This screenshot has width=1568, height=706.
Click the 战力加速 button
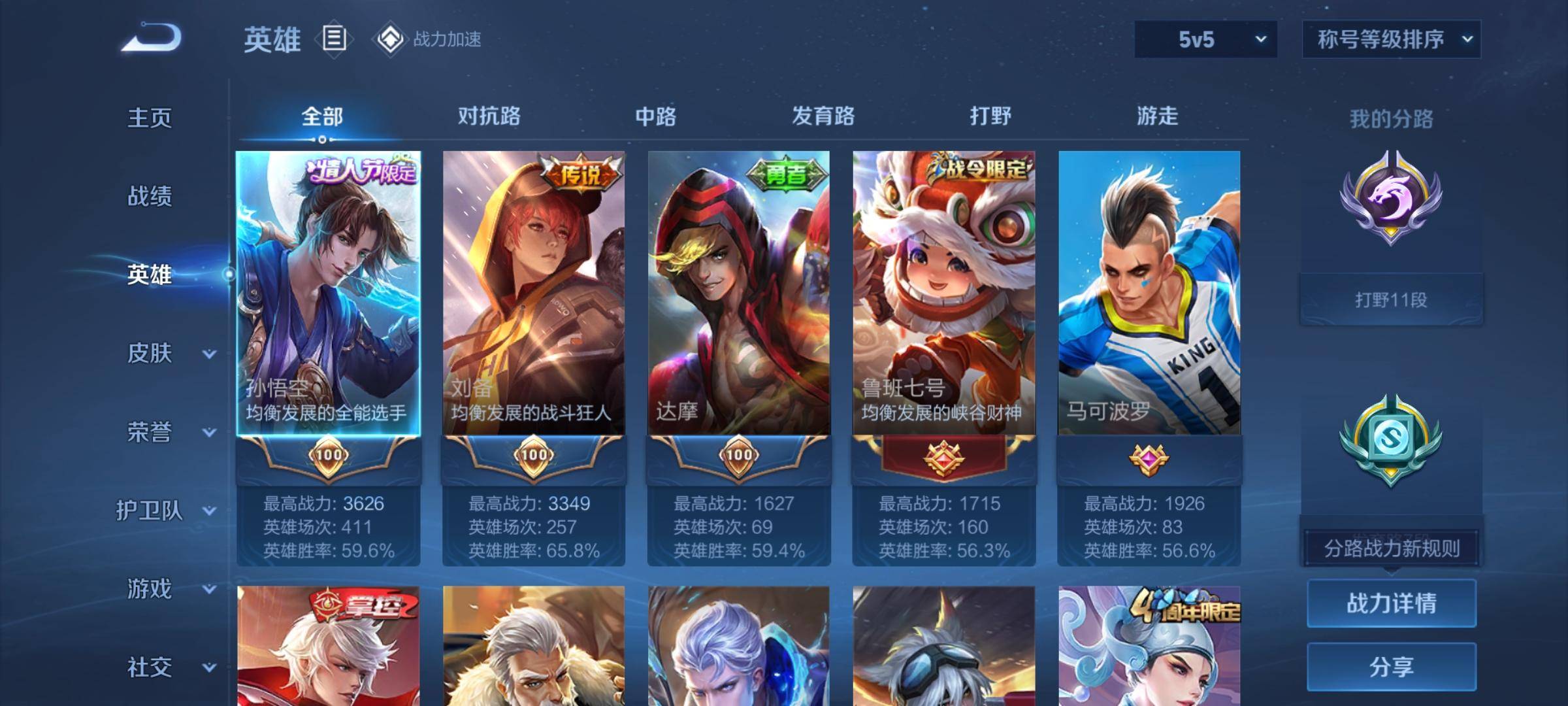[429, 39]
